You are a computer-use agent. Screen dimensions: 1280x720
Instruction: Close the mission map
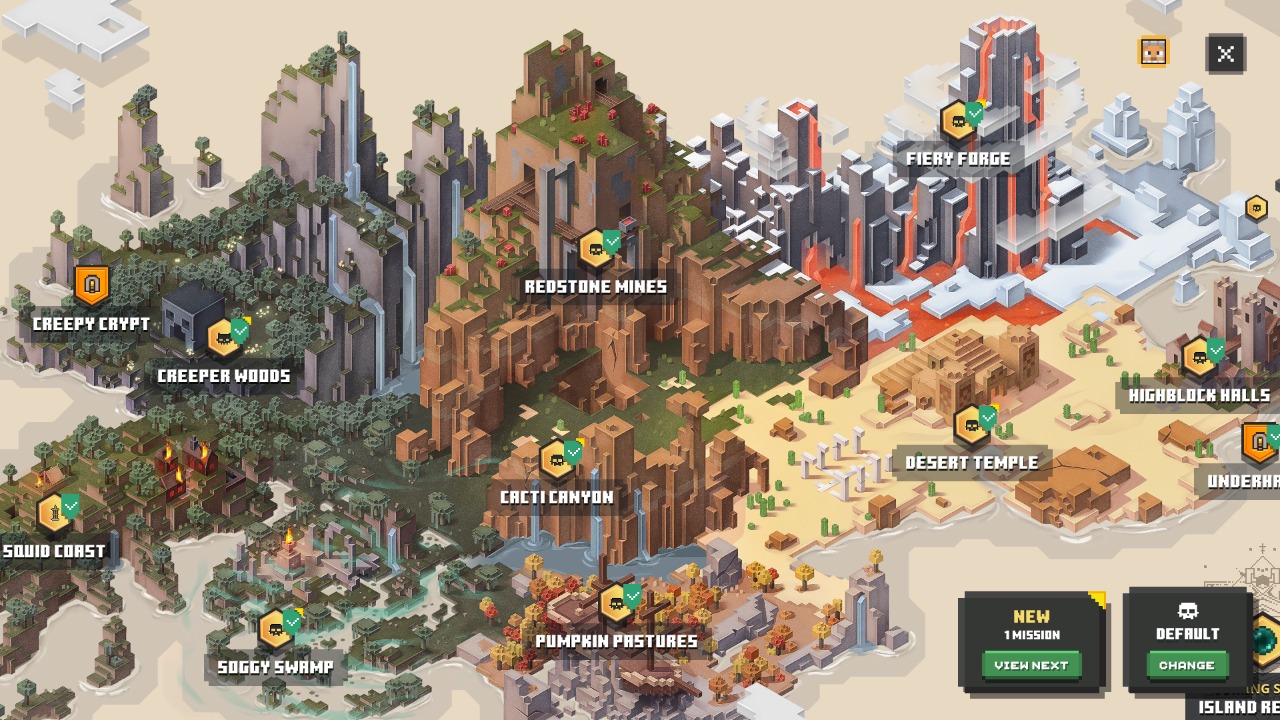[x=1225, y=54]
